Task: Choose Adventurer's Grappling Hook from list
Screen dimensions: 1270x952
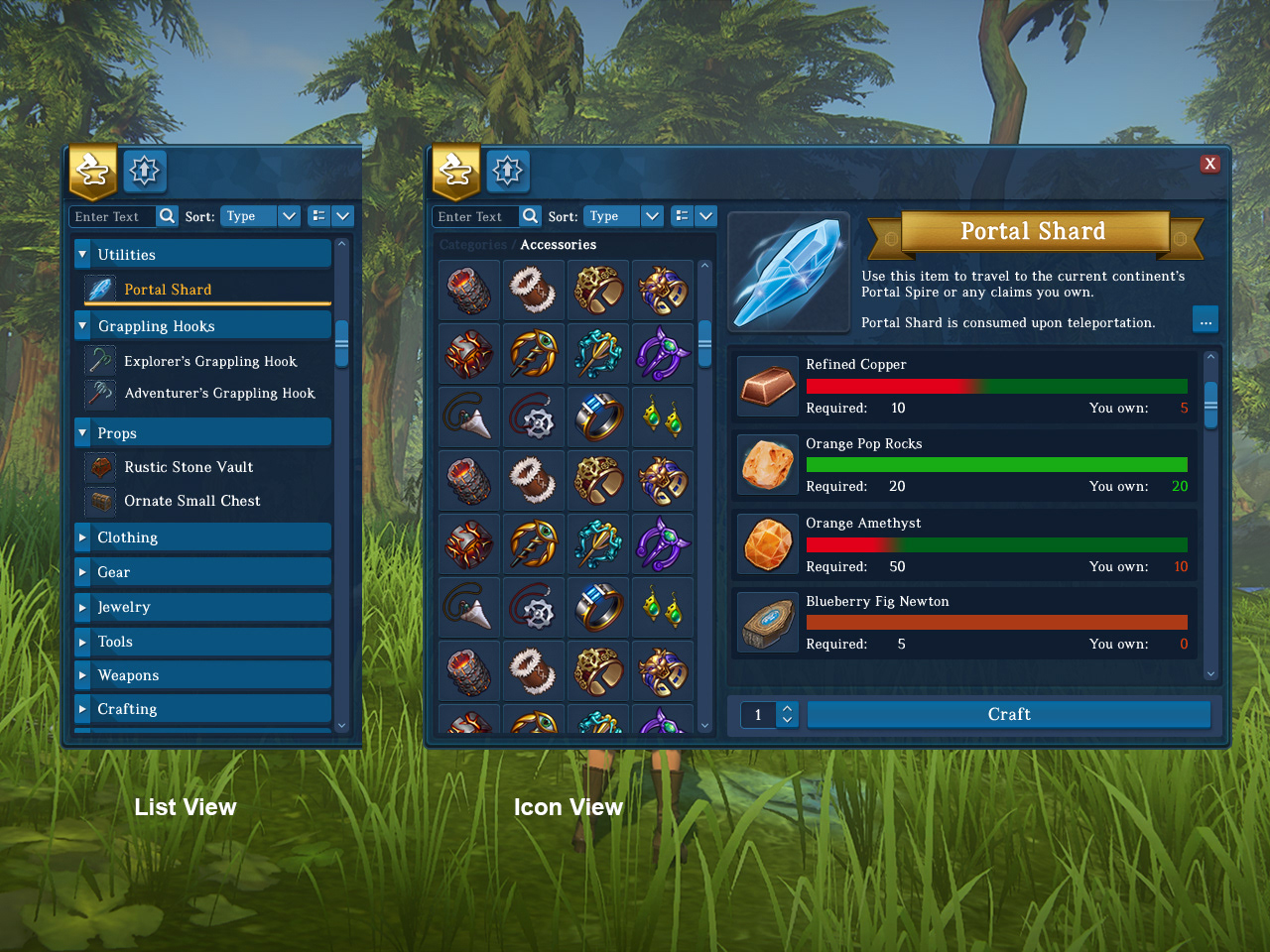Action: [x=218, y=394]
